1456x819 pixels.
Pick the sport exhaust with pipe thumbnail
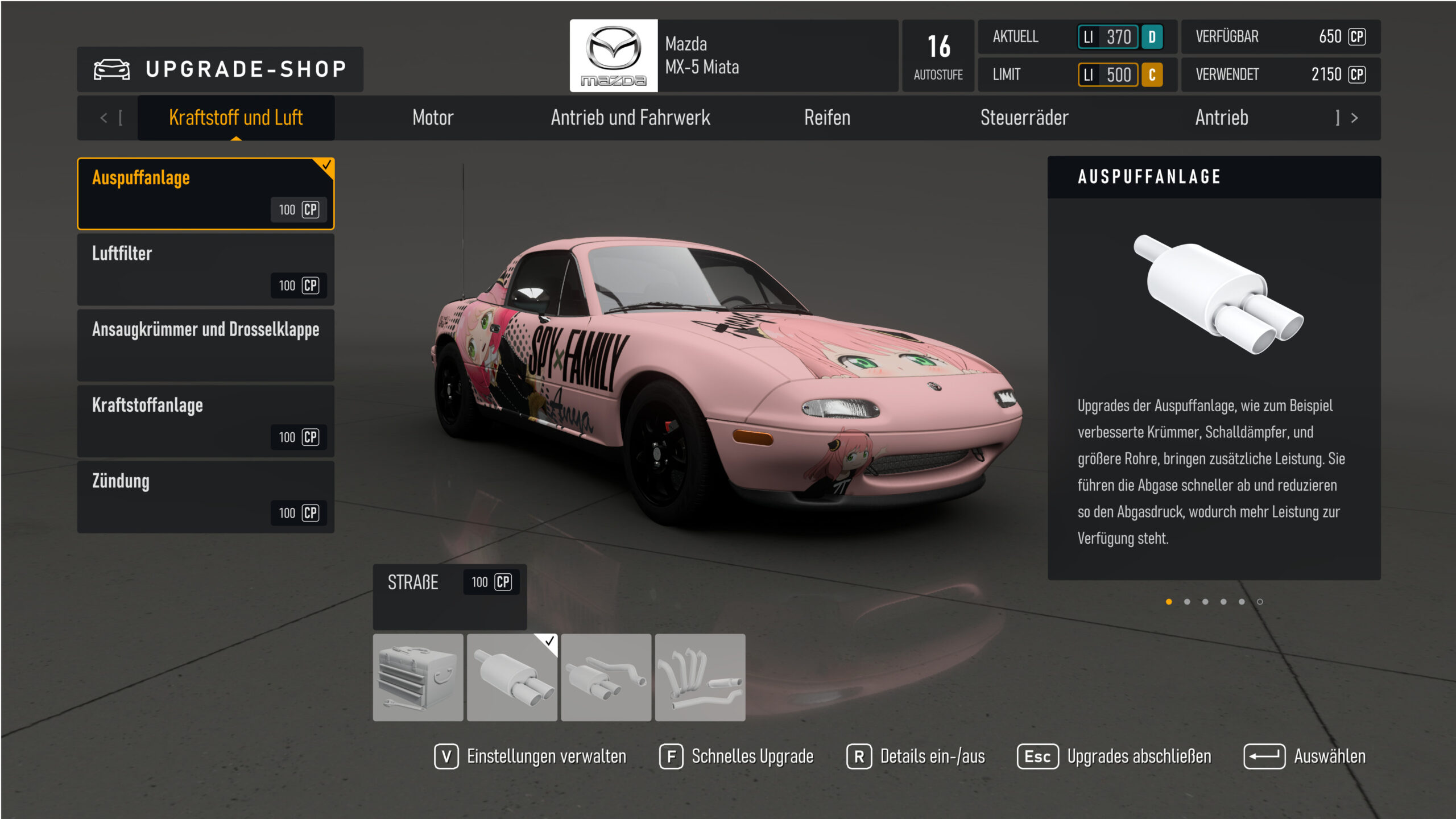click(606, 677)
